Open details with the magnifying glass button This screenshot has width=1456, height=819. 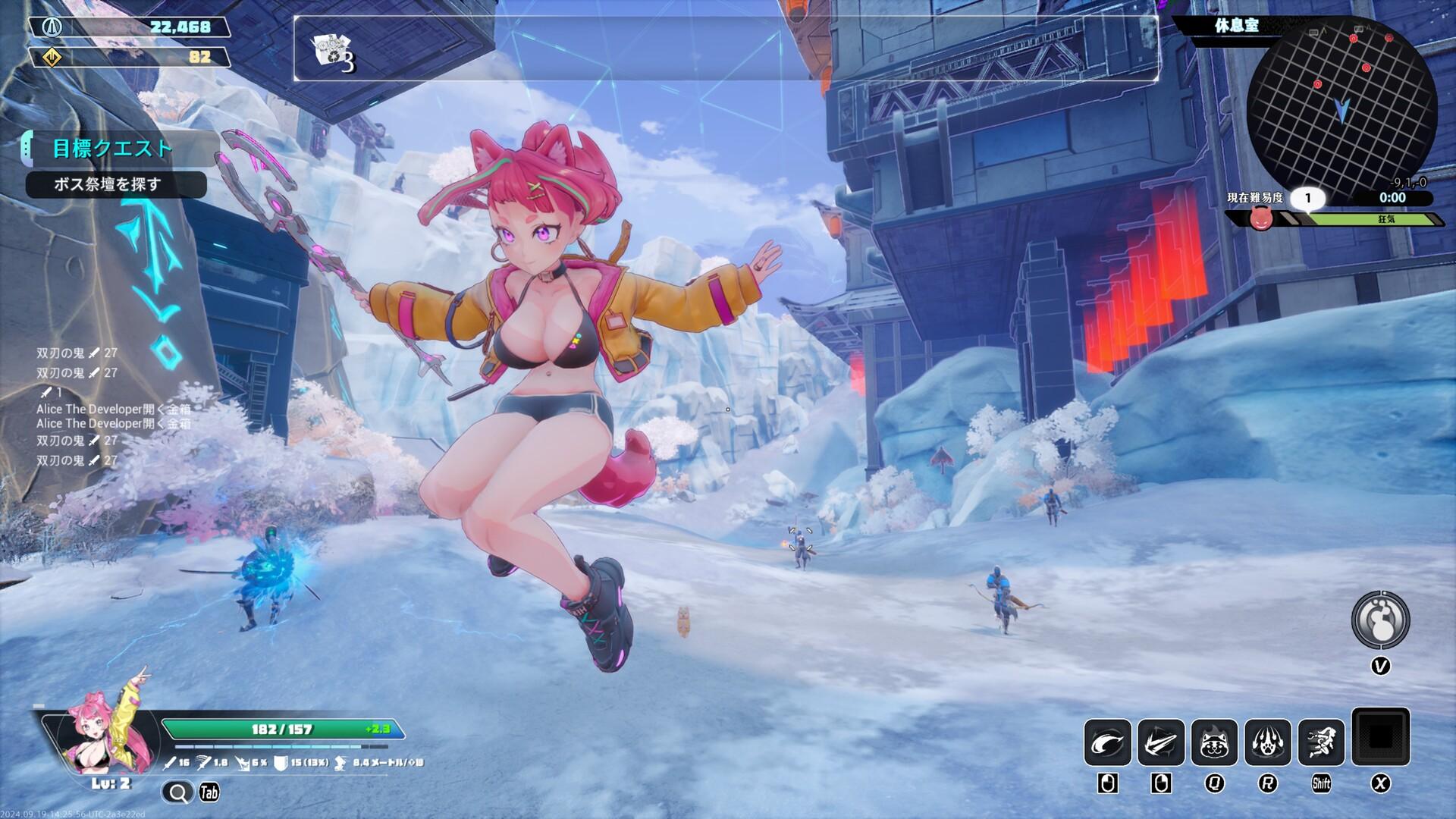click(178, 793)
